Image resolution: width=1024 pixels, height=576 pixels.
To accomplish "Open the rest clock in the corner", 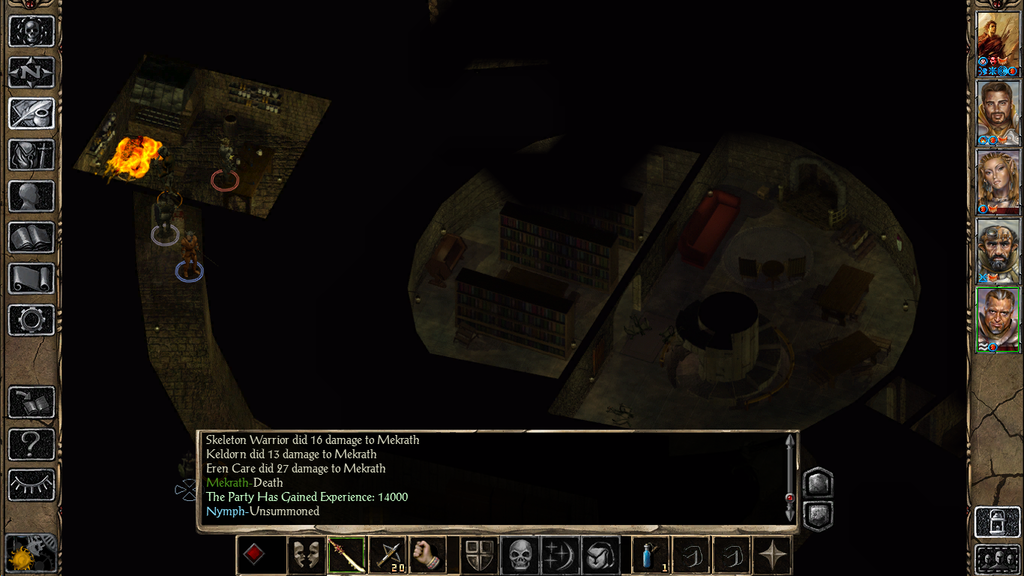I will click(31, 553).
